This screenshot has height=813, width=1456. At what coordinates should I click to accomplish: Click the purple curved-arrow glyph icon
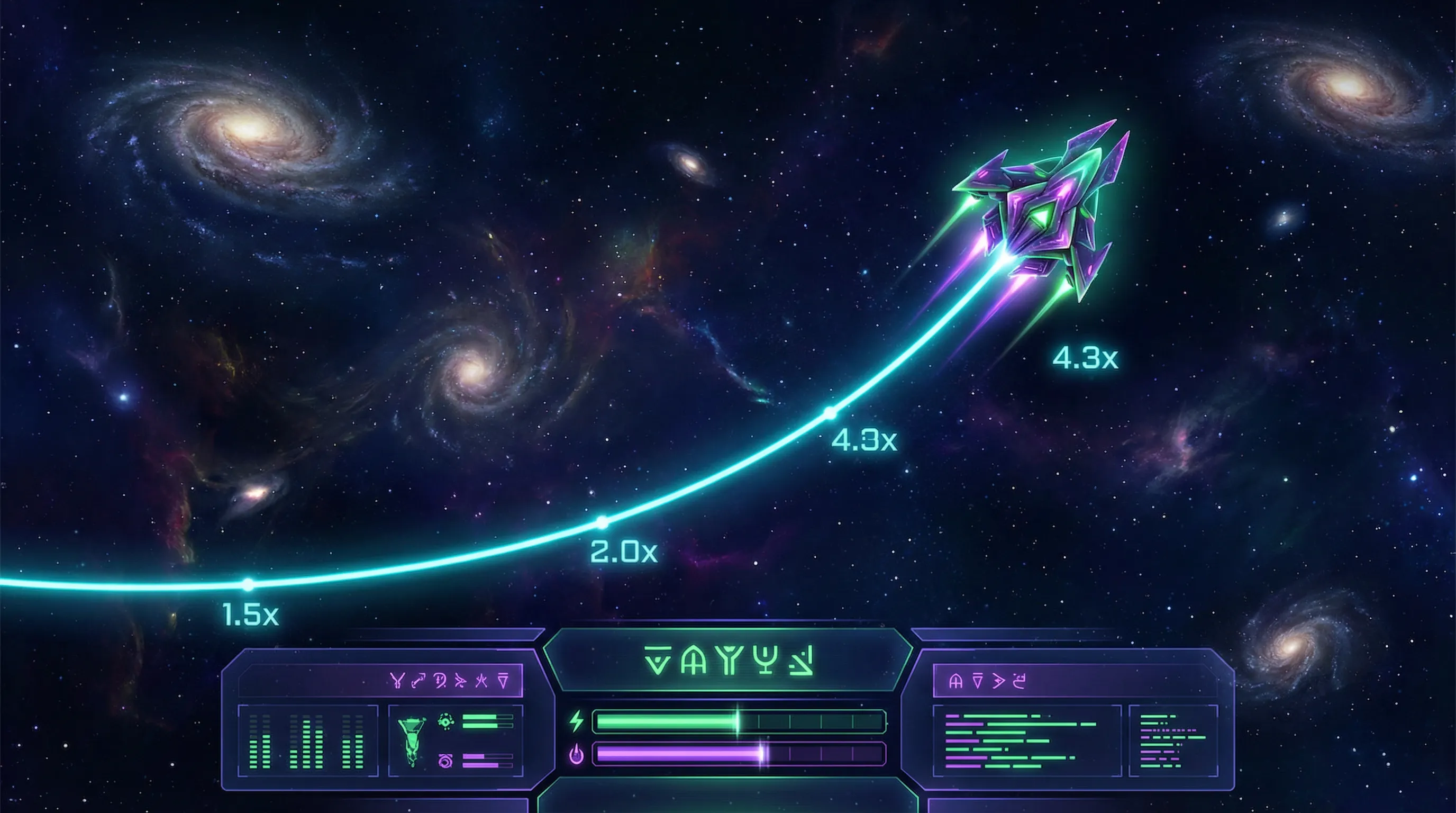[418, 680]
